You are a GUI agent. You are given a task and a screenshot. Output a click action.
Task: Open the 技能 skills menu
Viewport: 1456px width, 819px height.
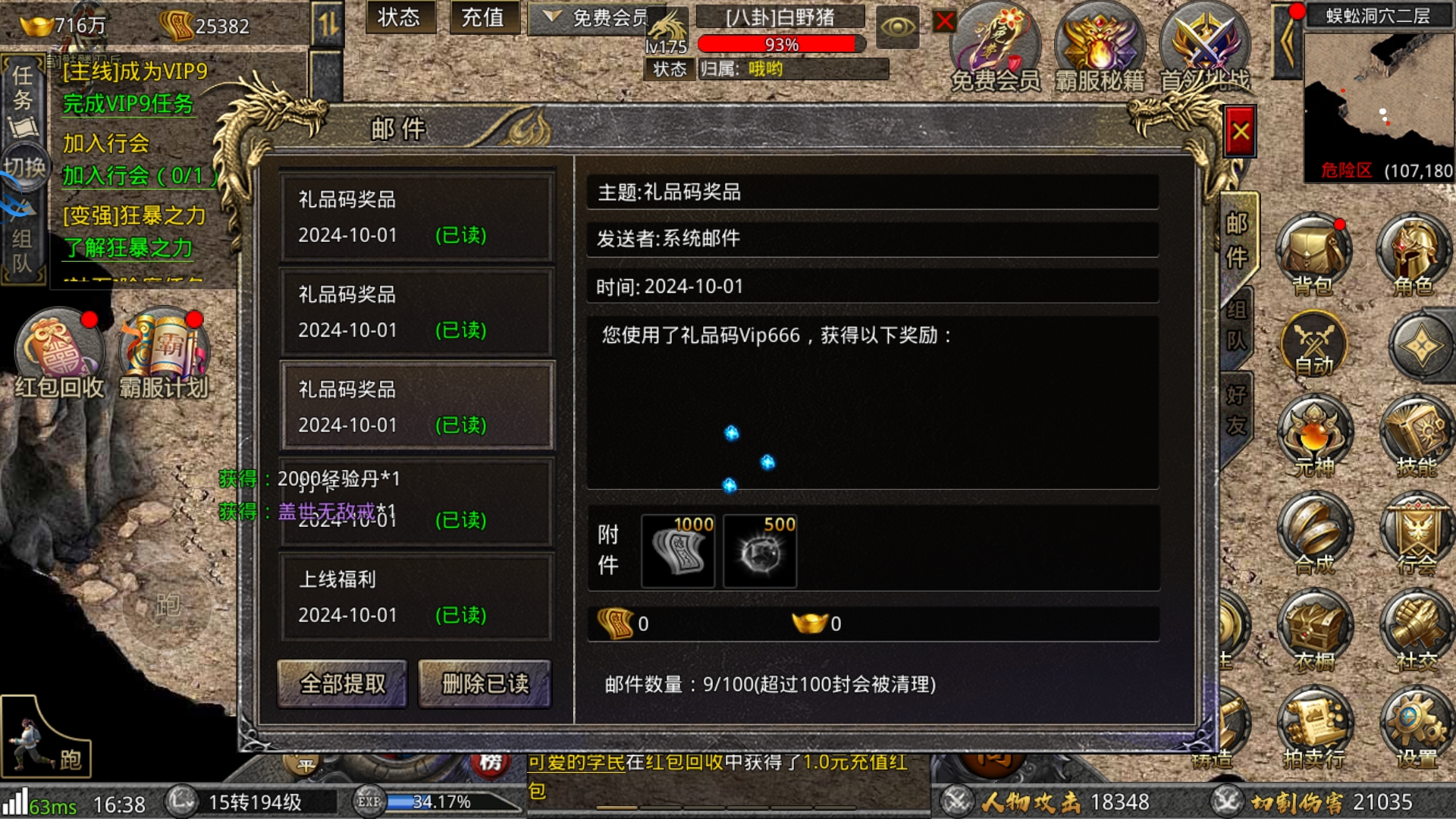coord(1415,438)
